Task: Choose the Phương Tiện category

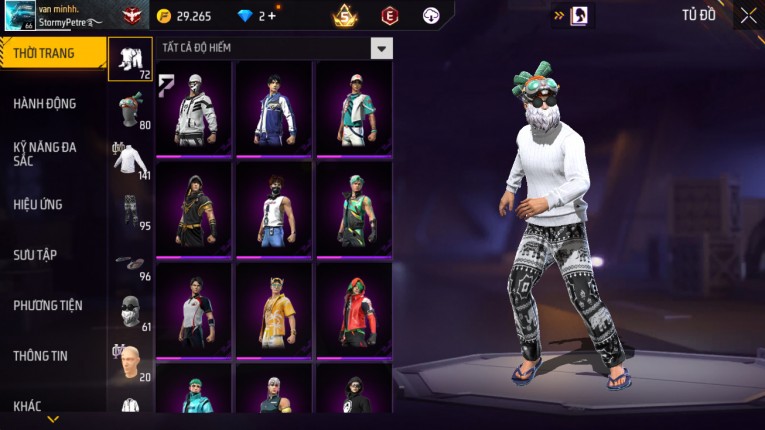Action: pyautogui.click(x=48, y=305)
